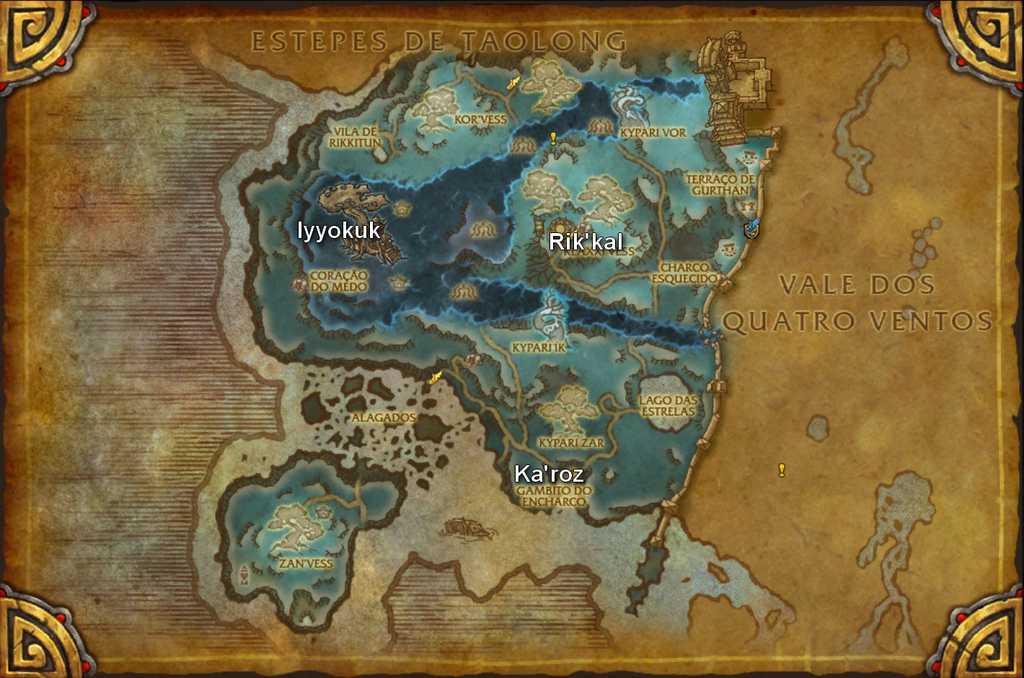Choose the Ka'roz map label
Image resolution: width=1024 pixels, height=678 pixels.
coord(548,474)
